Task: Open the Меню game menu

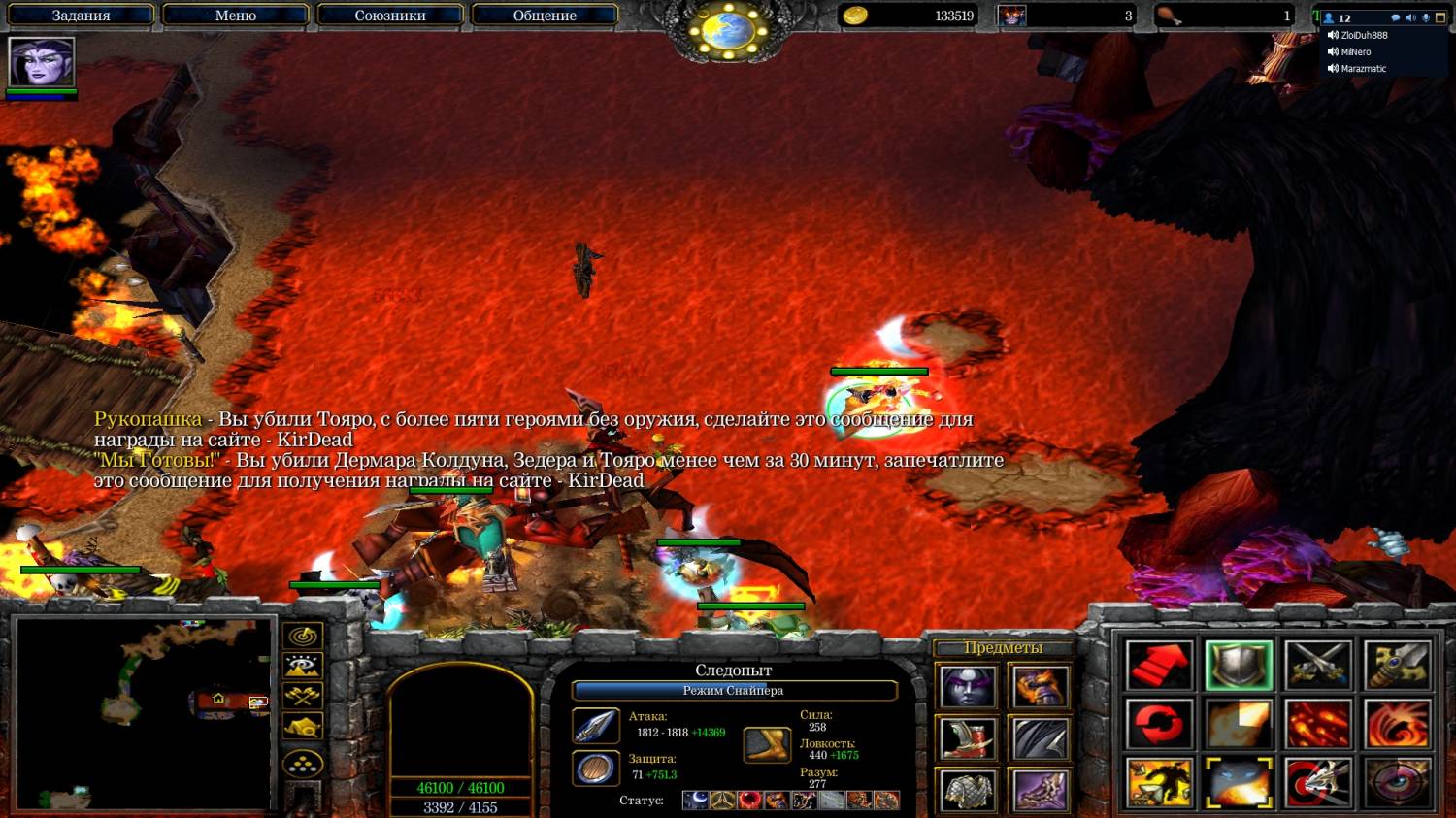Action: [235, 16]
